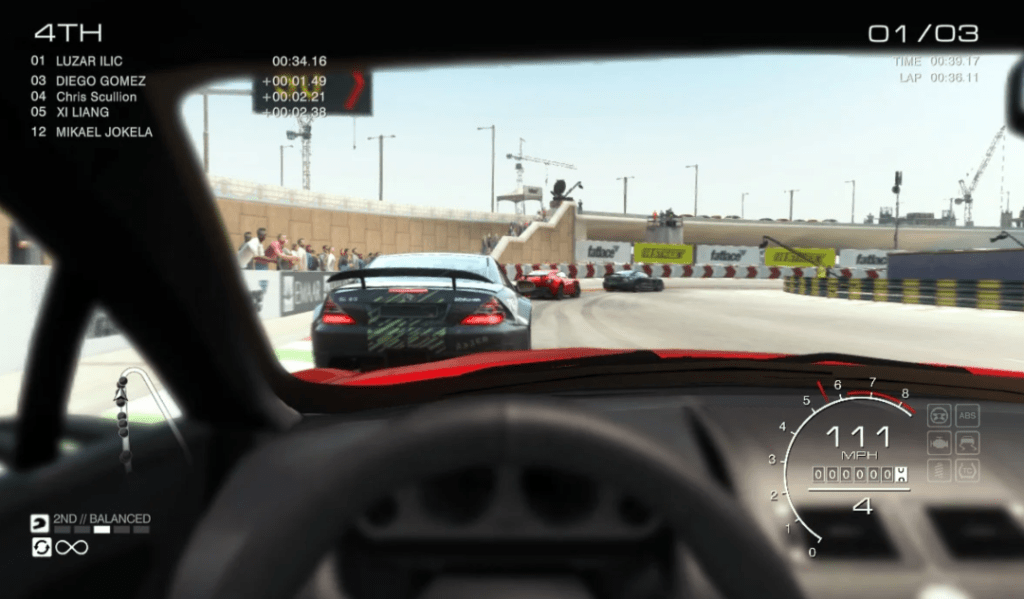
Task: Select the ABS indicator icon
Action: [966, 414]
